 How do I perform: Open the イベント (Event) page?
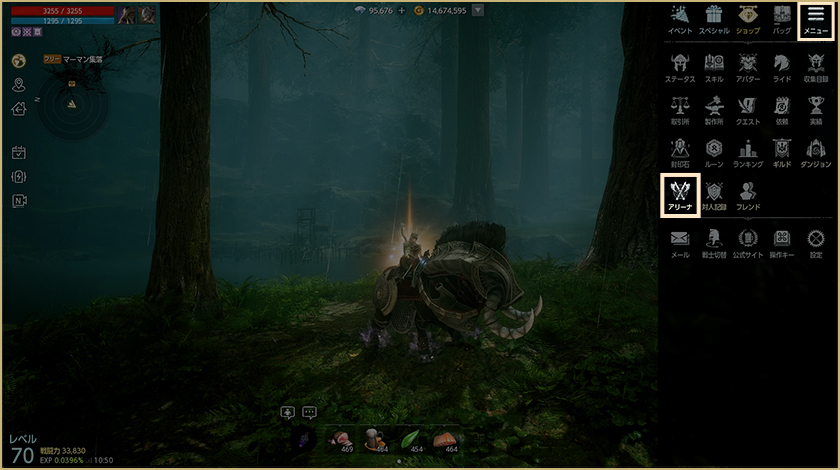(680, 19)
